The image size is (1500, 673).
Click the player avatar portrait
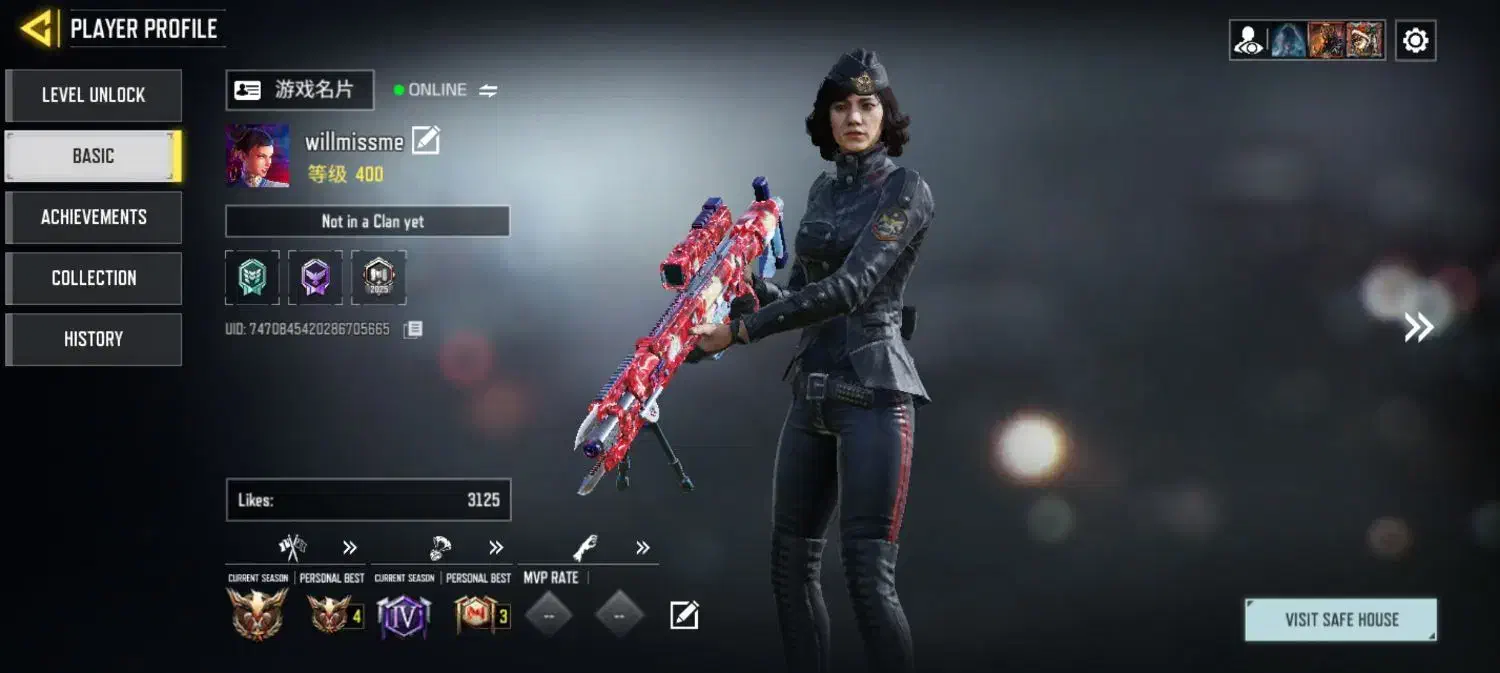pyautogui.click(x=257, y=156)
